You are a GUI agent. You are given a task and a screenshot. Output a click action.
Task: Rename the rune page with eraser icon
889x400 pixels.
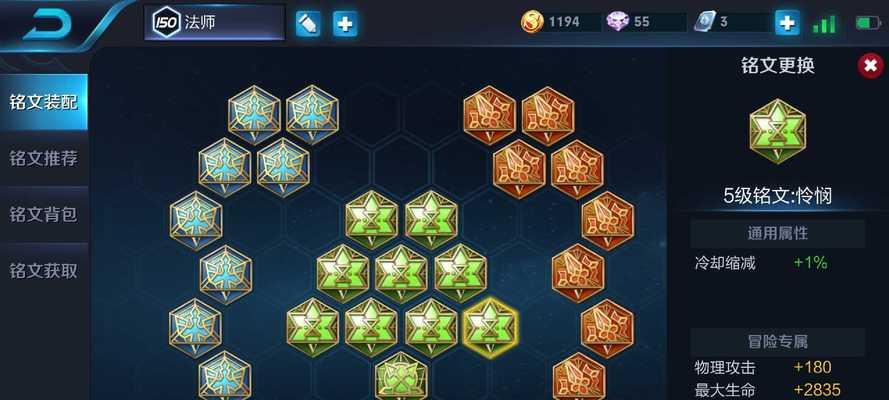[308, 23]
